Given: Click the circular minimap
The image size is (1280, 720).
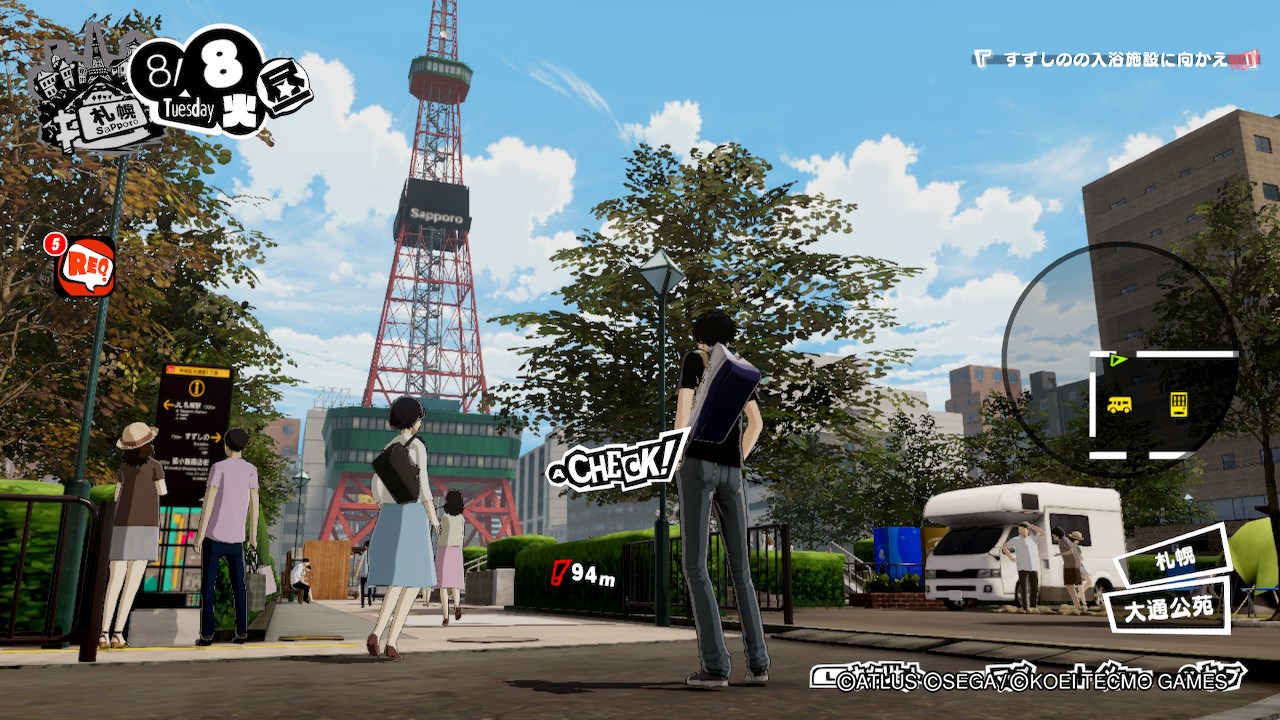Looking at the screenshot, I should click(1120, 360).
